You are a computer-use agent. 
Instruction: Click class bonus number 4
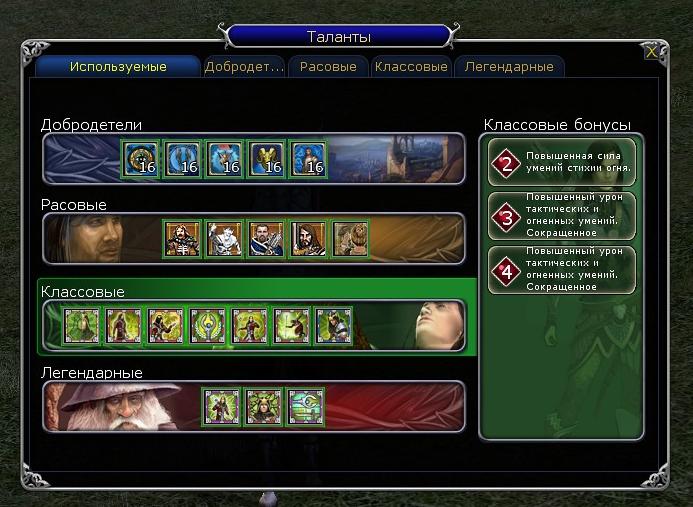point(562,270)
